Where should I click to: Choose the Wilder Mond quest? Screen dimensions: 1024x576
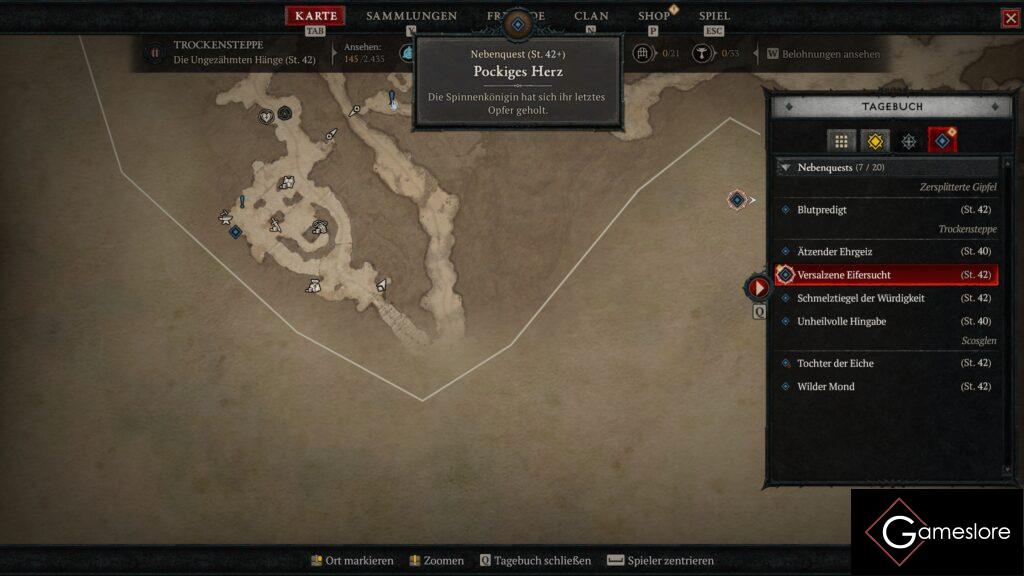pos(826,387)
